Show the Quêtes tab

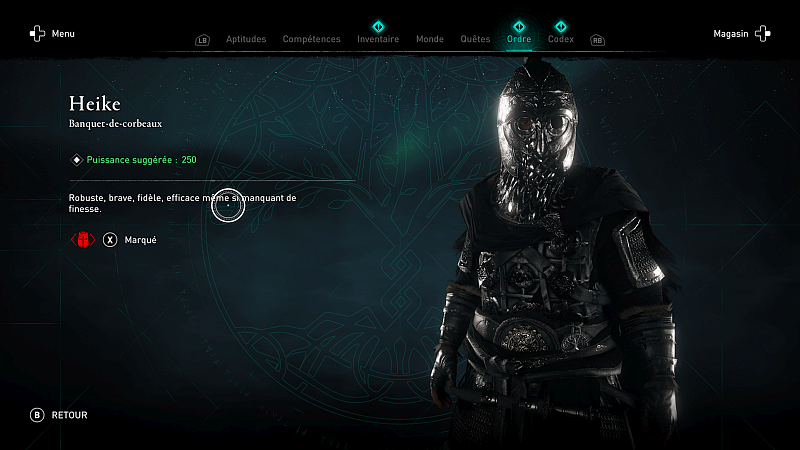[475, 40]
